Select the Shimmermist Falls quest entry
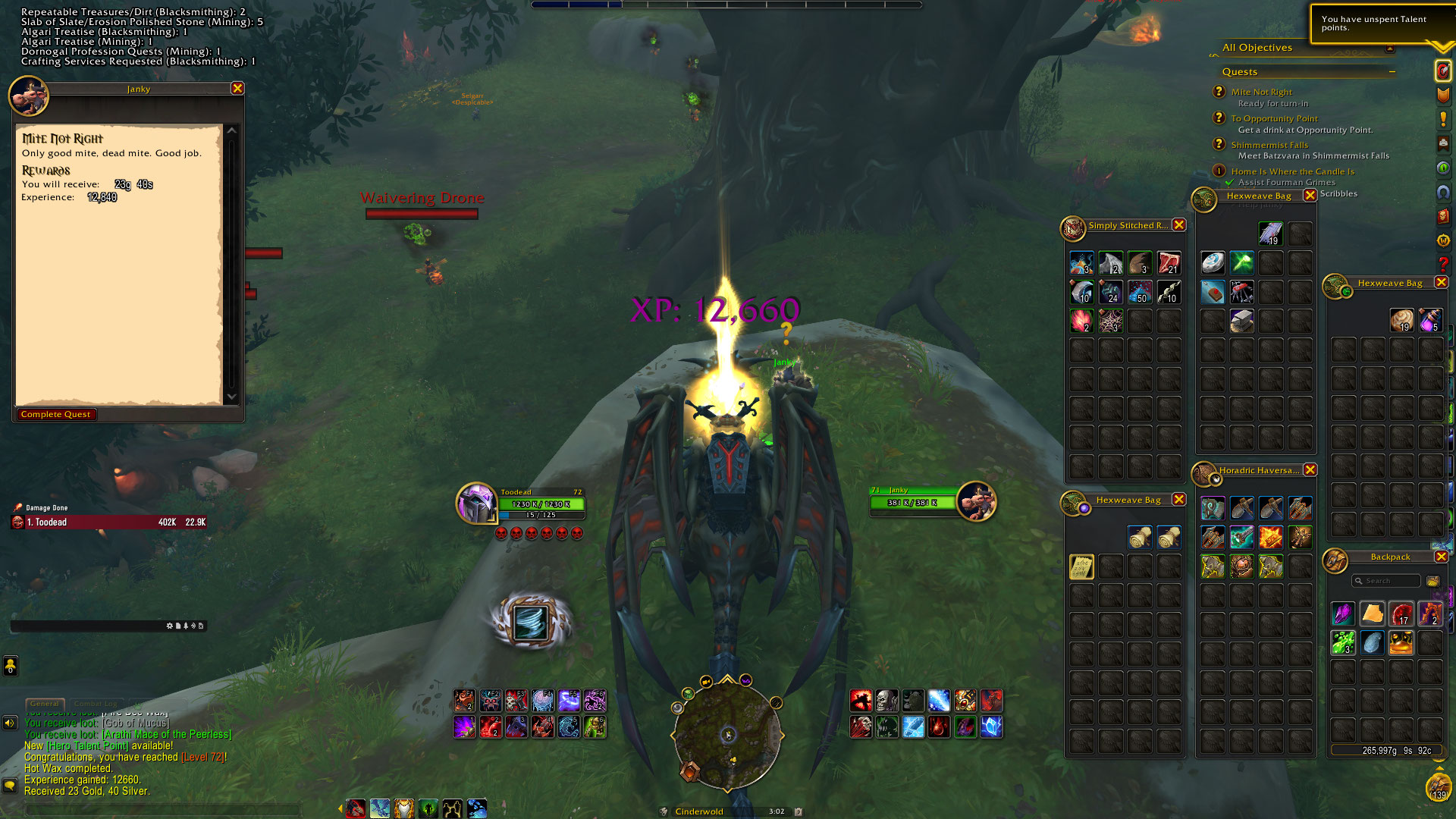Screen dimensions: 1456x819 1269,145
